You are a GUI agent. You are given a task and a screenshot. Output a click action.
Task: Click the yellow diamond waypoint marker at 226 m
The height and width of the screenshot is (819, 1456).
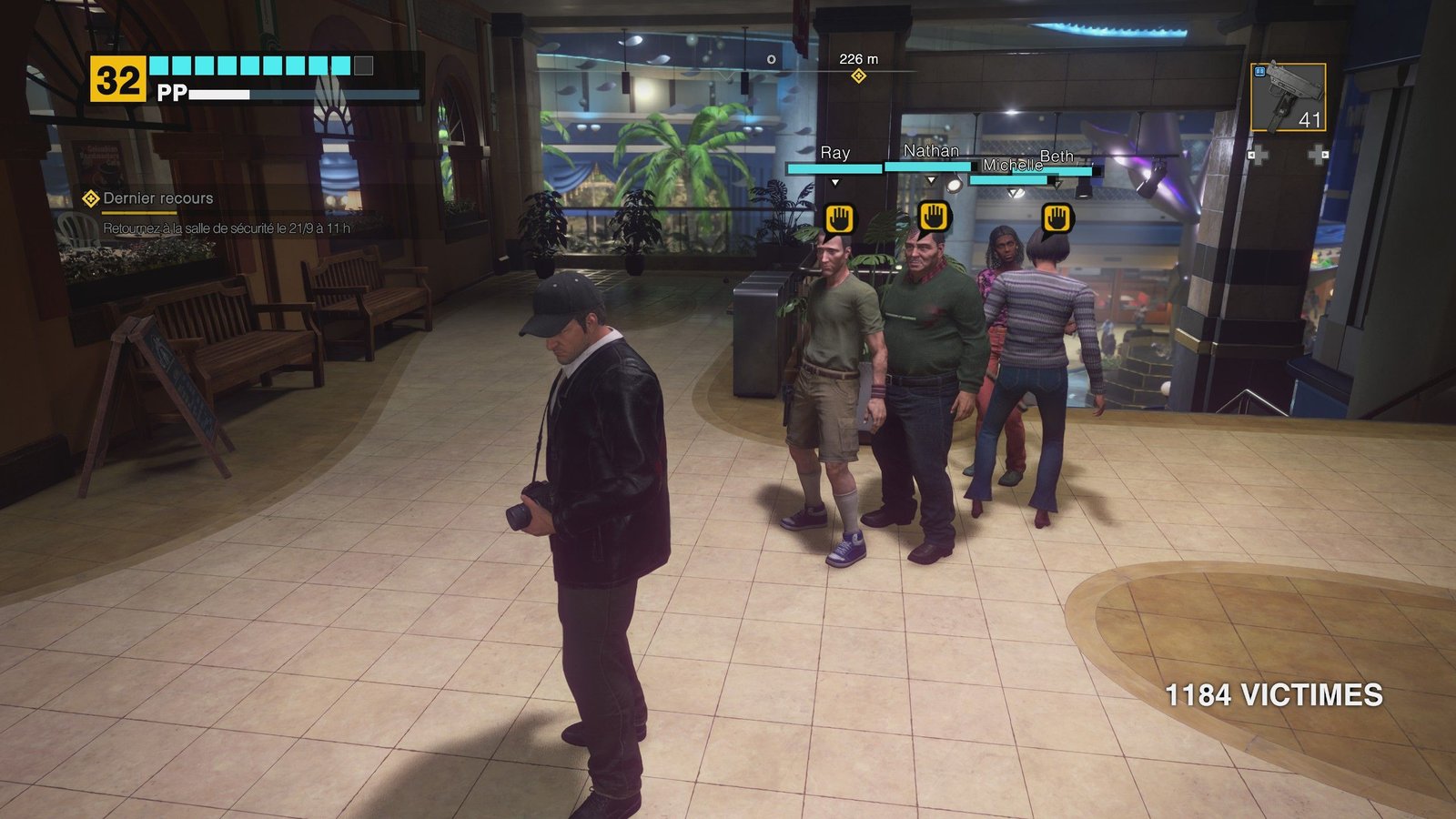click(858, 76)
